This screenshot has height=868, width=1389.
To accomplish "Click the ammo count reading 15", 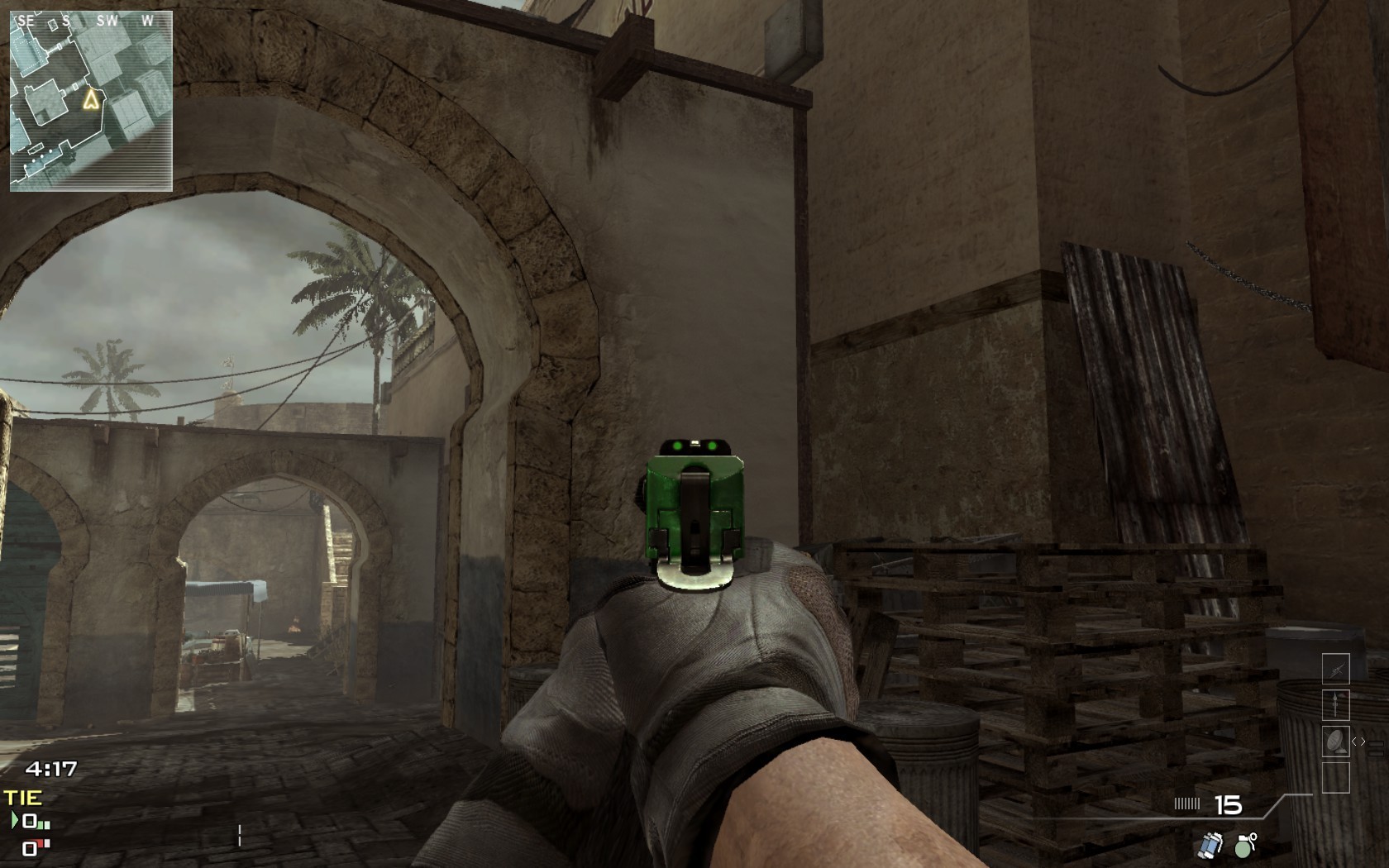I will coord(1229,804).
